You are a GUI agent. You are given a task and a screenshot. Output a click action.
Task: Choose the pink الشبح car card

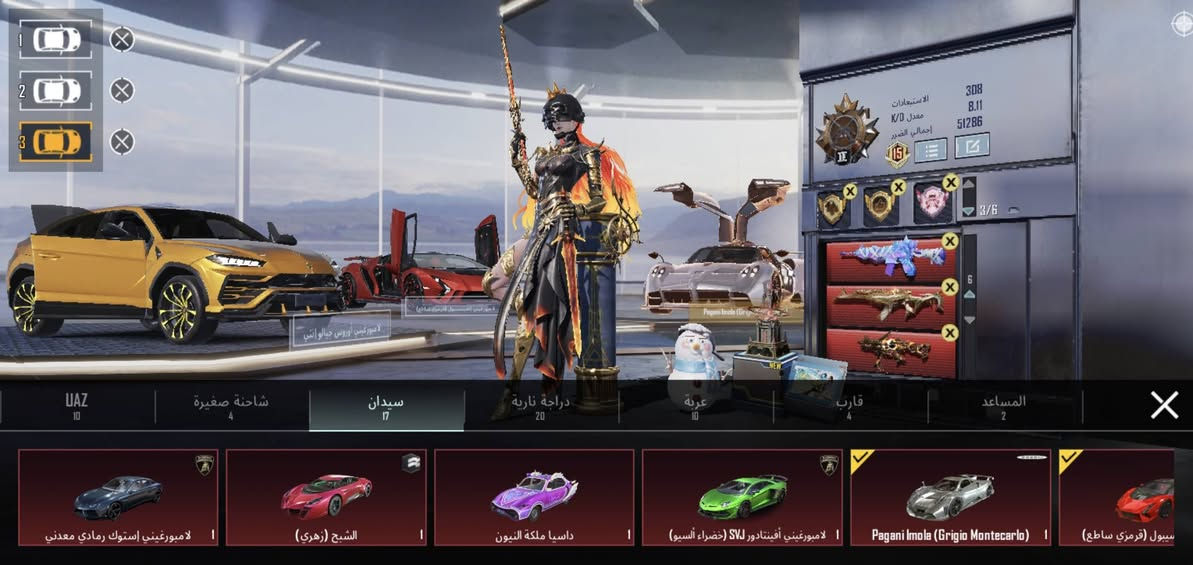coord(326,497)
